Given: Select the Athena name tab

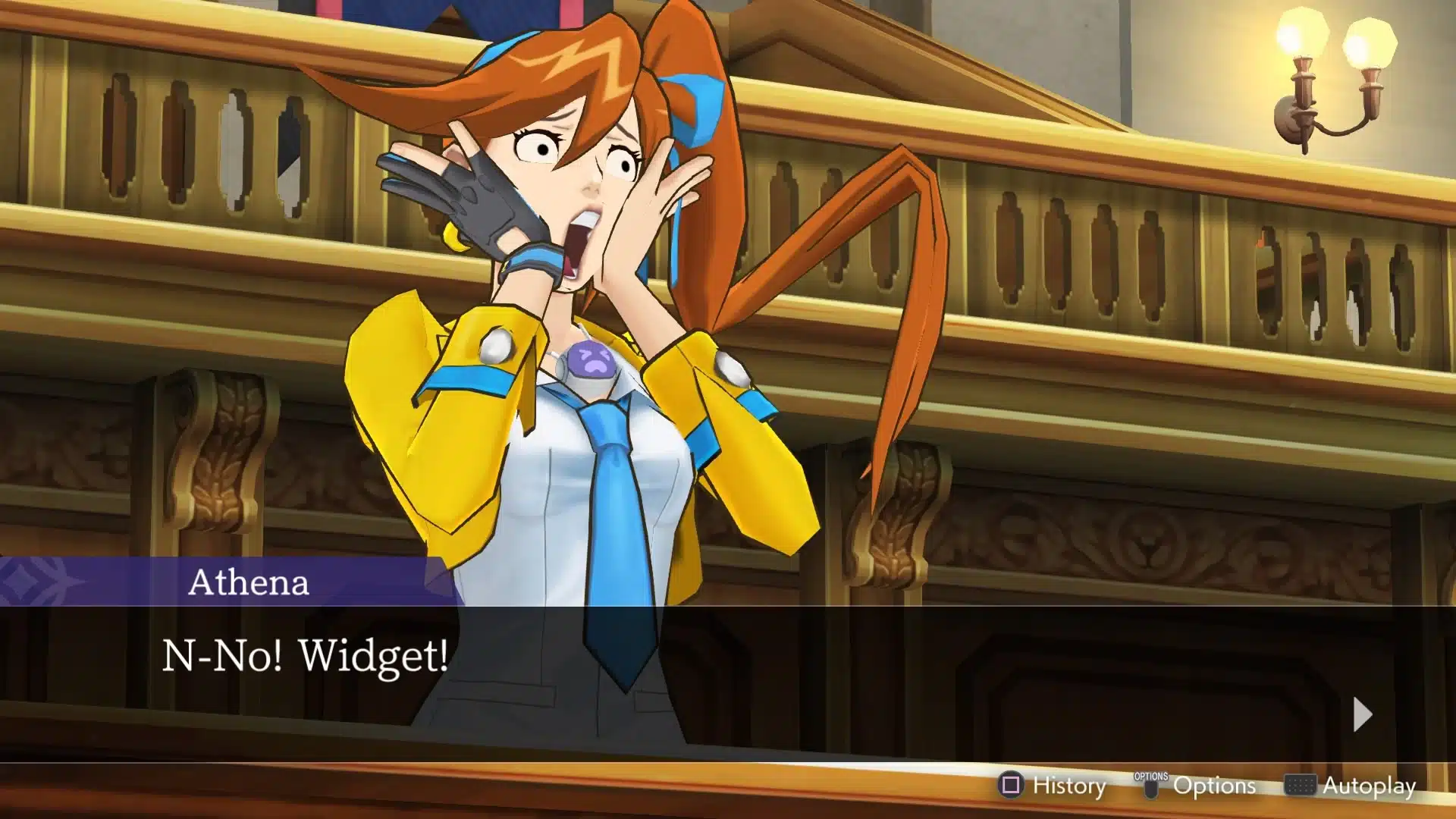Looking at the screenshot, I should click(250, 584).
